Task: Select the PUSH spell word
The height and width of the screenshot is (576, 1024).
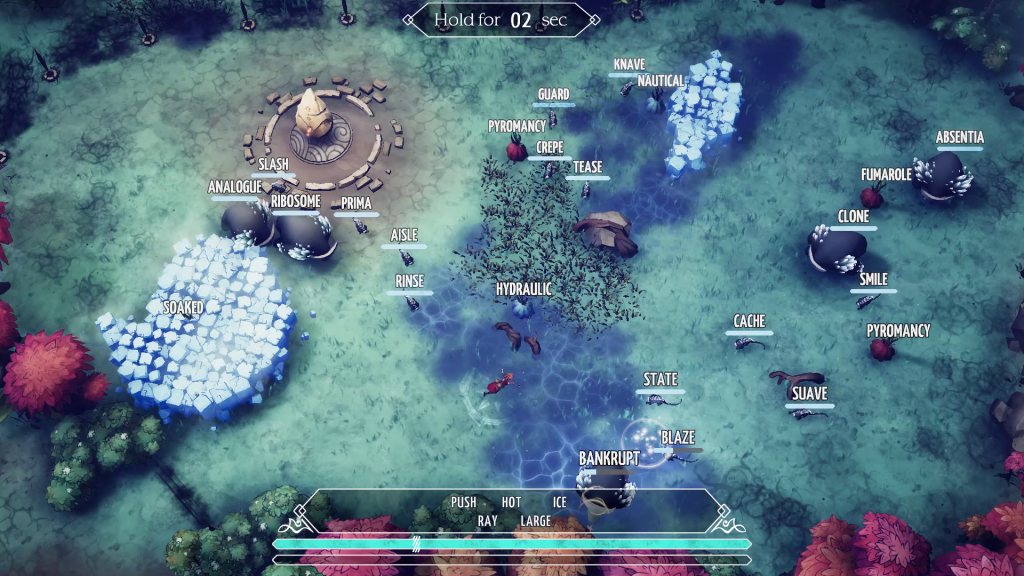Action: 463,502
